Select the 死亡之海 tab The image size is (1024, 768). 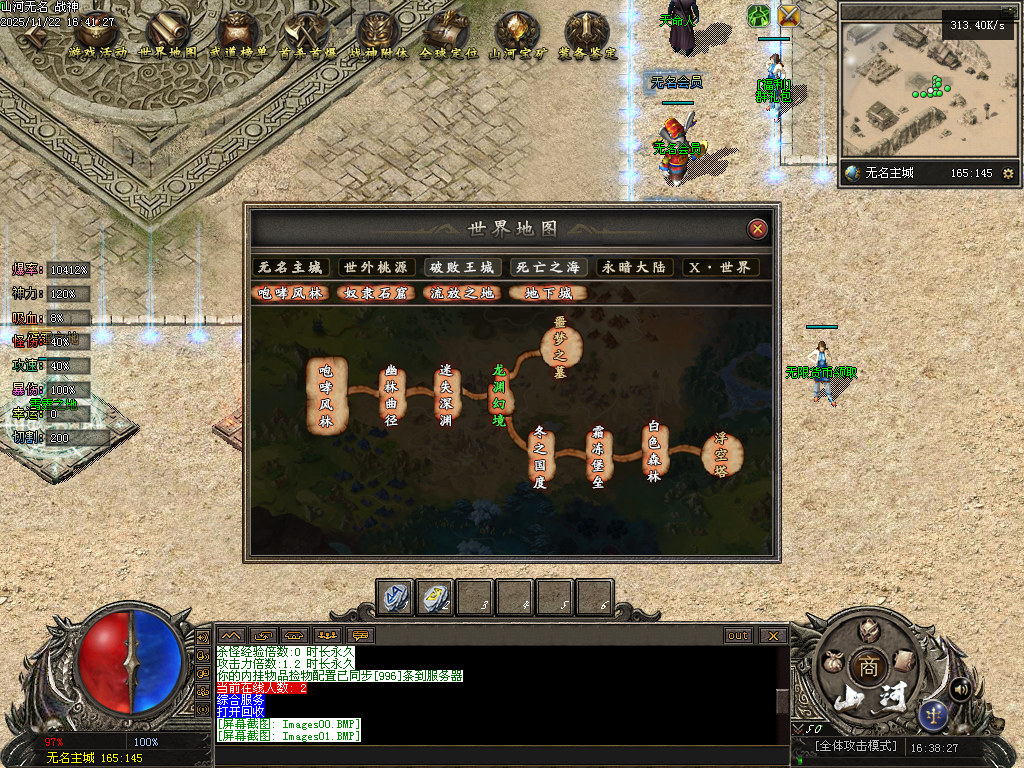pos(547,267)
